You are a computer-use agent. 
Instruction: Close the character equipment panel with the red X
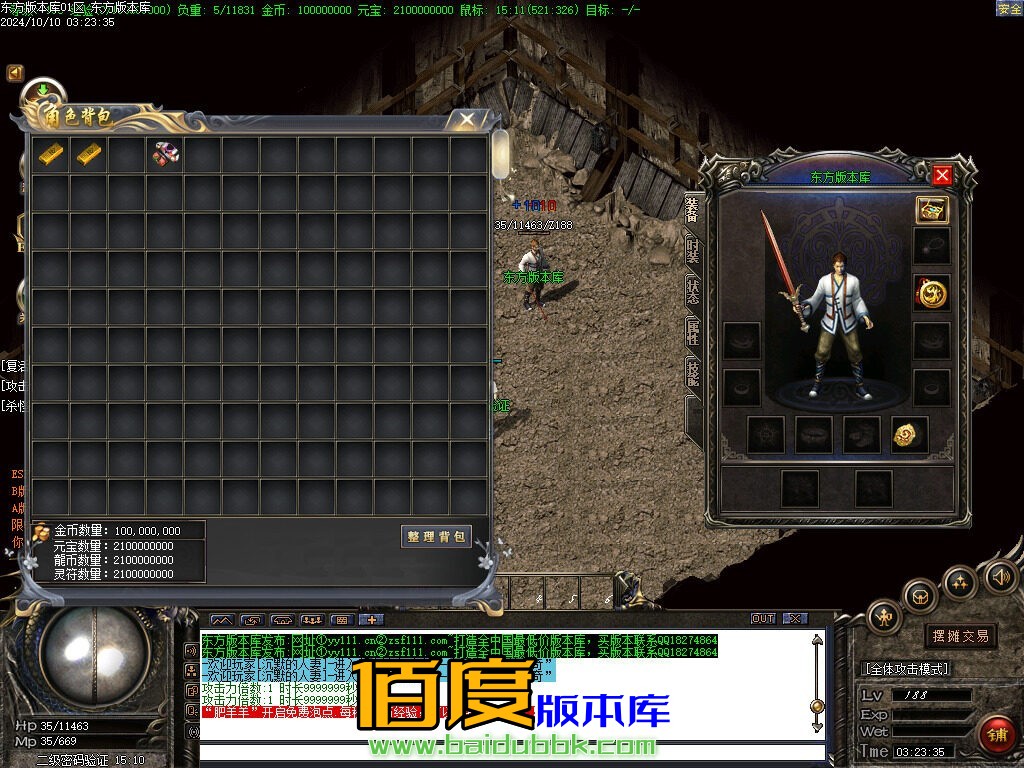(x=941, y=176)
